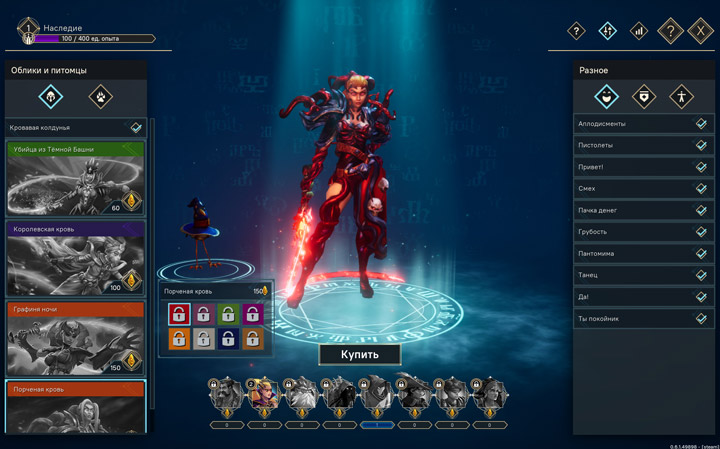720x449 pixels.
Task: Open the banner flag tab
Action: 644,97
